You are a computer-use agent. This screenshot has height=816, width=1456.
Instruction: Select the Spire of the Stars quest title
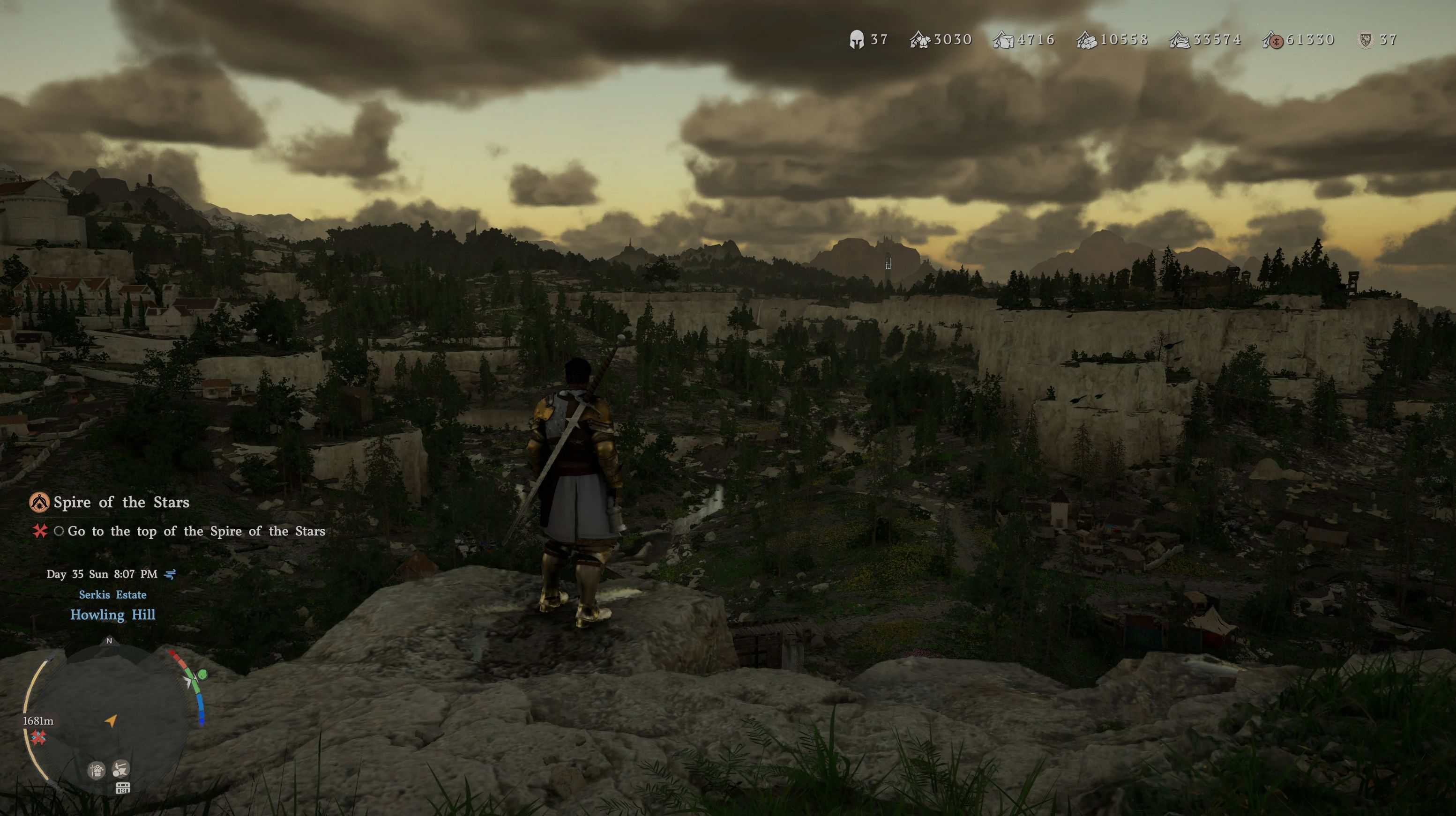[121, 502]
